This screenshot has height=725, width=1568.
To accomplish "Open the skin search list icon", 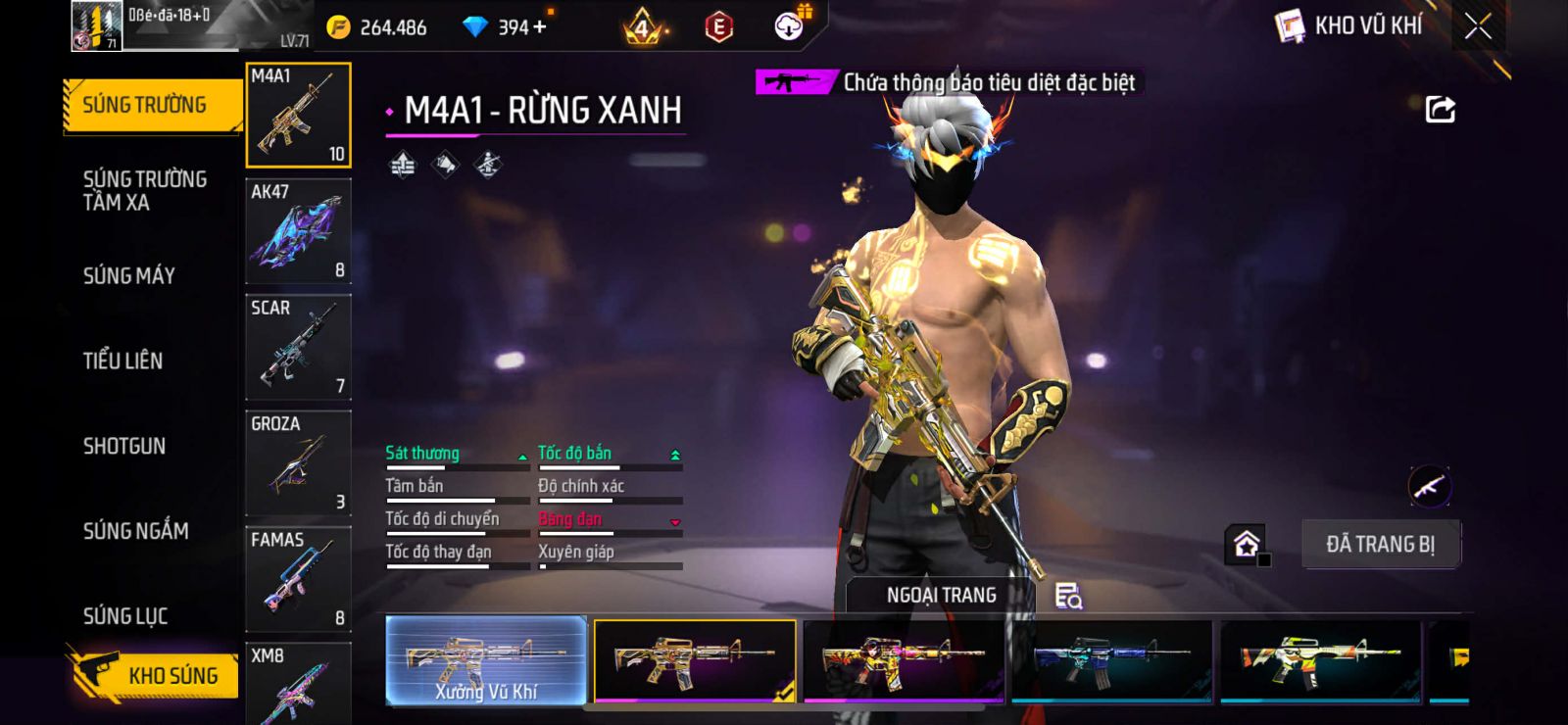I will point(1068,596).
